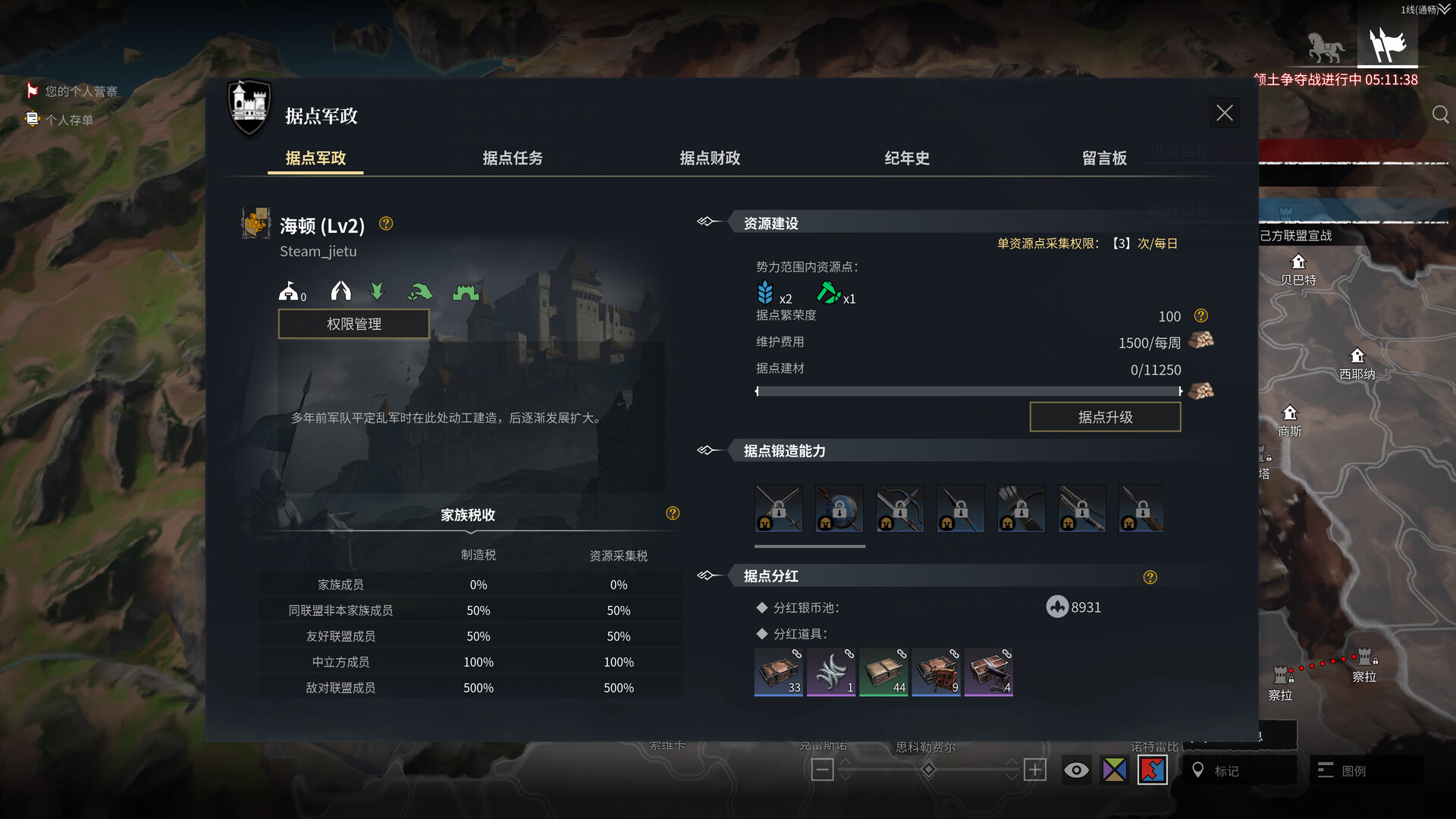The height and width of the screenshot is (819, 1456).
Task: Click the help icon next to 据点繁荣度
Action: (x=1200, y=316)
